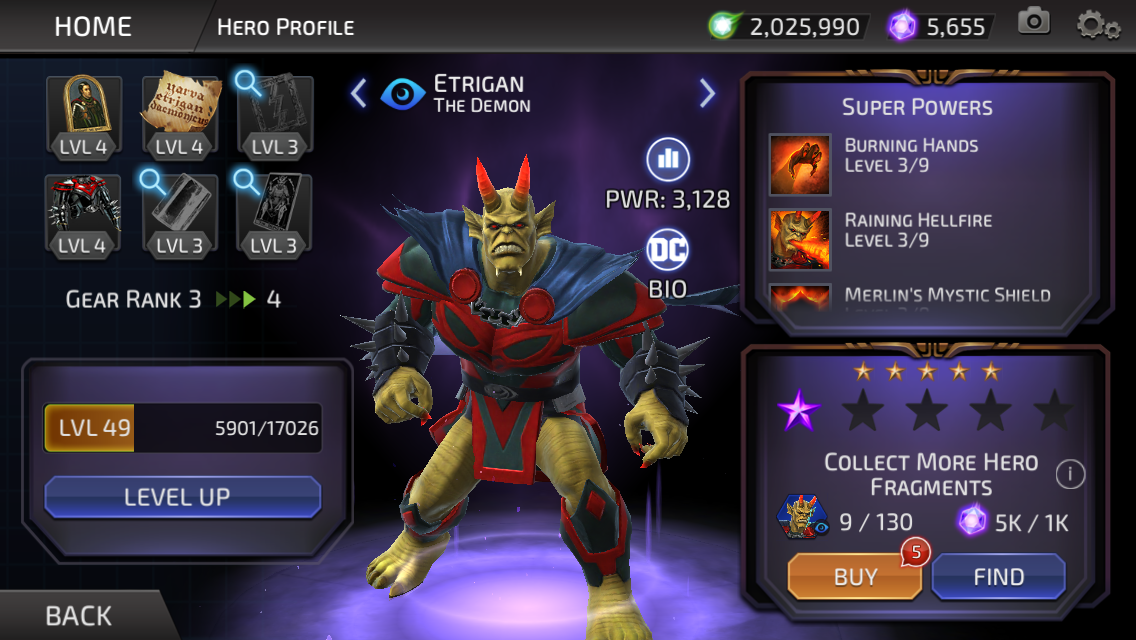Open the settings gears icon

pos(1097,24)
